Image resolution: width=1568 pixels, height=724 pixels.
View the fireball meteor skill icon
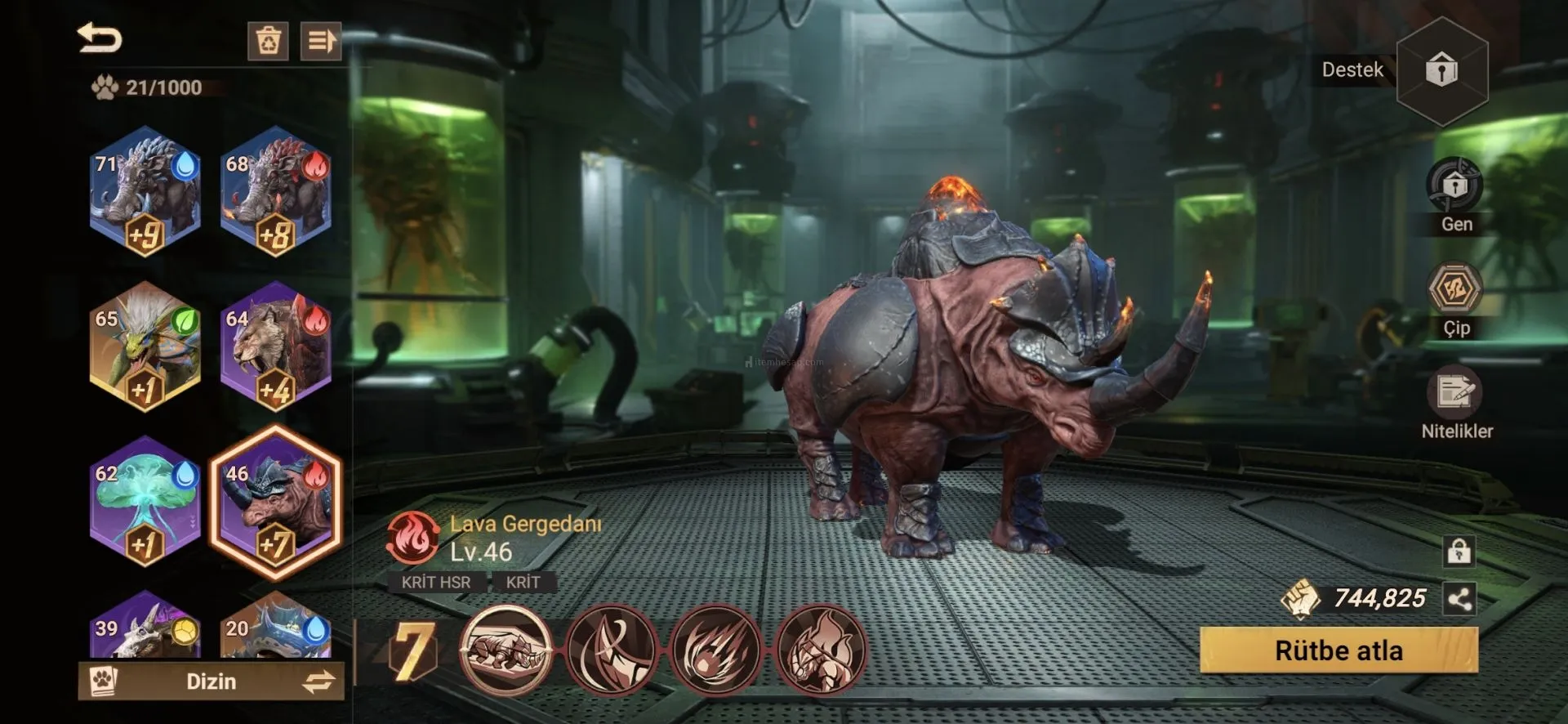[x=715, y=650]
